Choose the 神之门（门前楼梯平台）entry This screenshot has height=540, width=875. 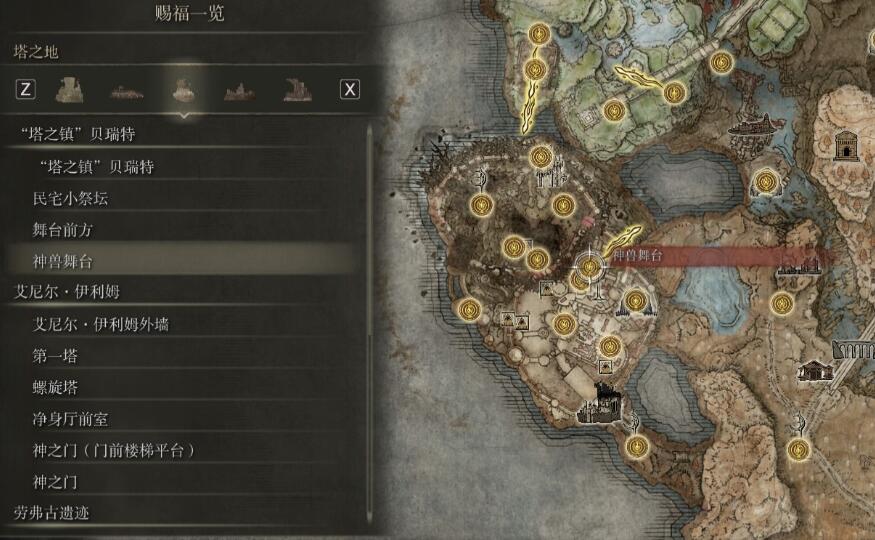pos(113,451)
